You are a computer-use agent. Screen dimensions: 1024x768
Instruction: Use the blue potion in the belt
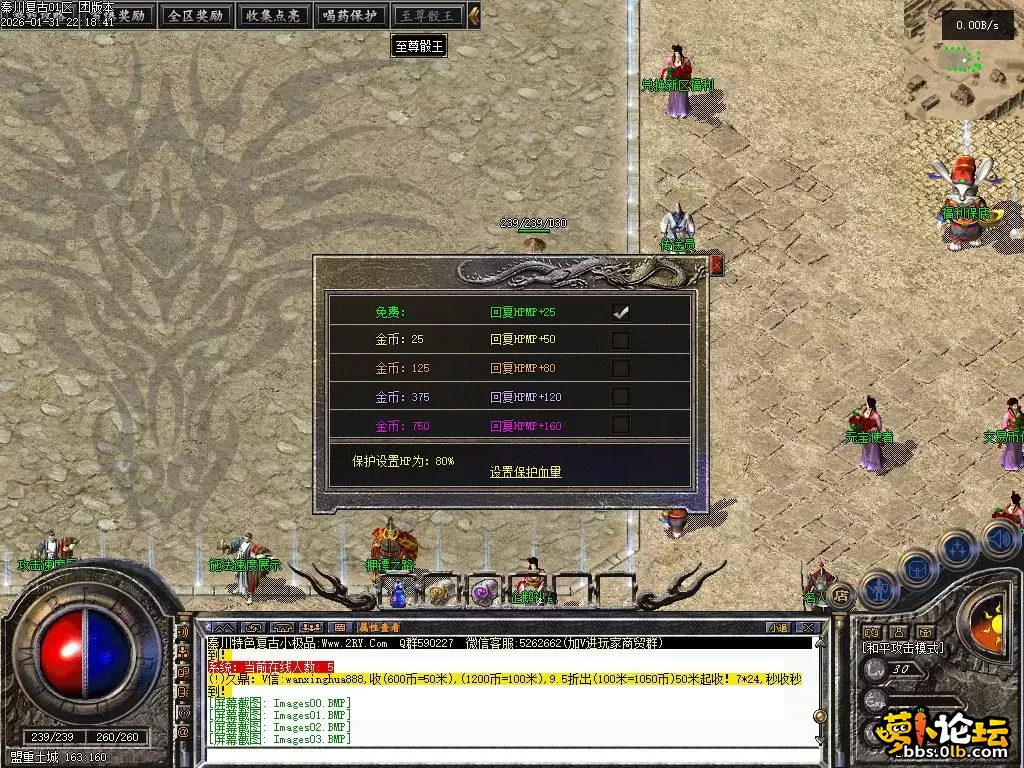tap(398, 595)
